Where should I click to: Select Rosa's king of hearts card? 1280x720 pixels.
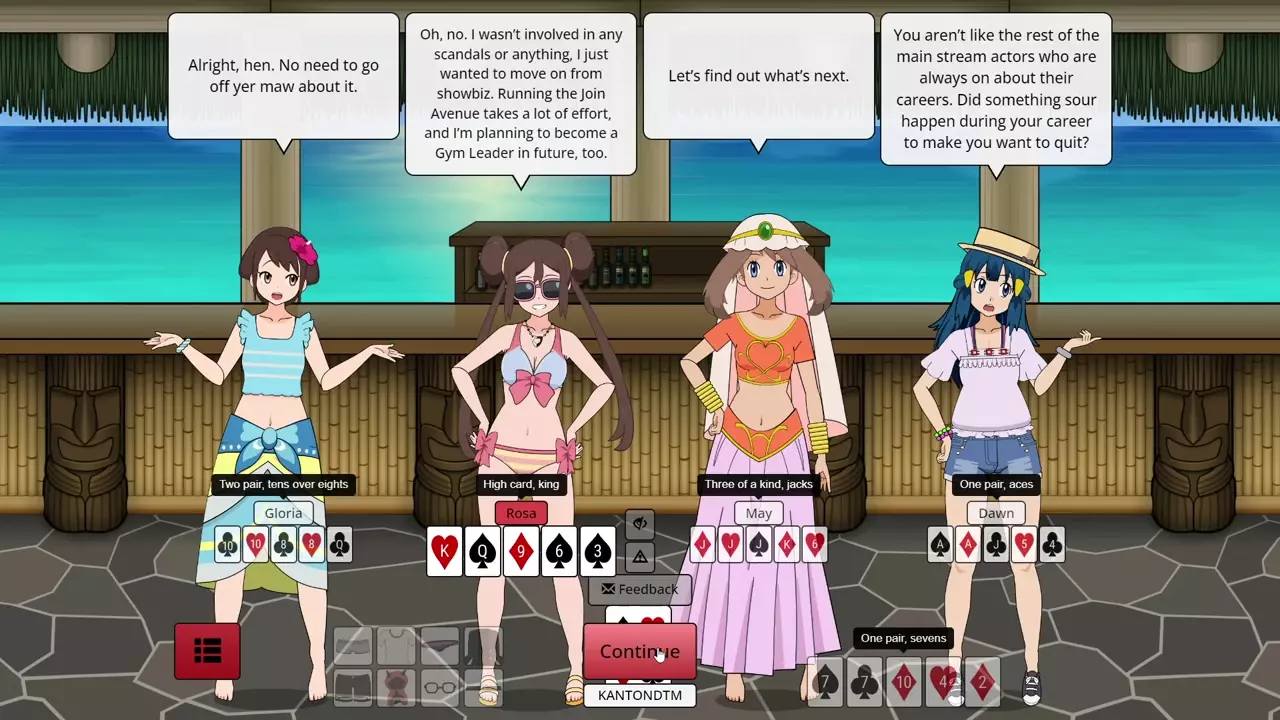pos(445,551)
